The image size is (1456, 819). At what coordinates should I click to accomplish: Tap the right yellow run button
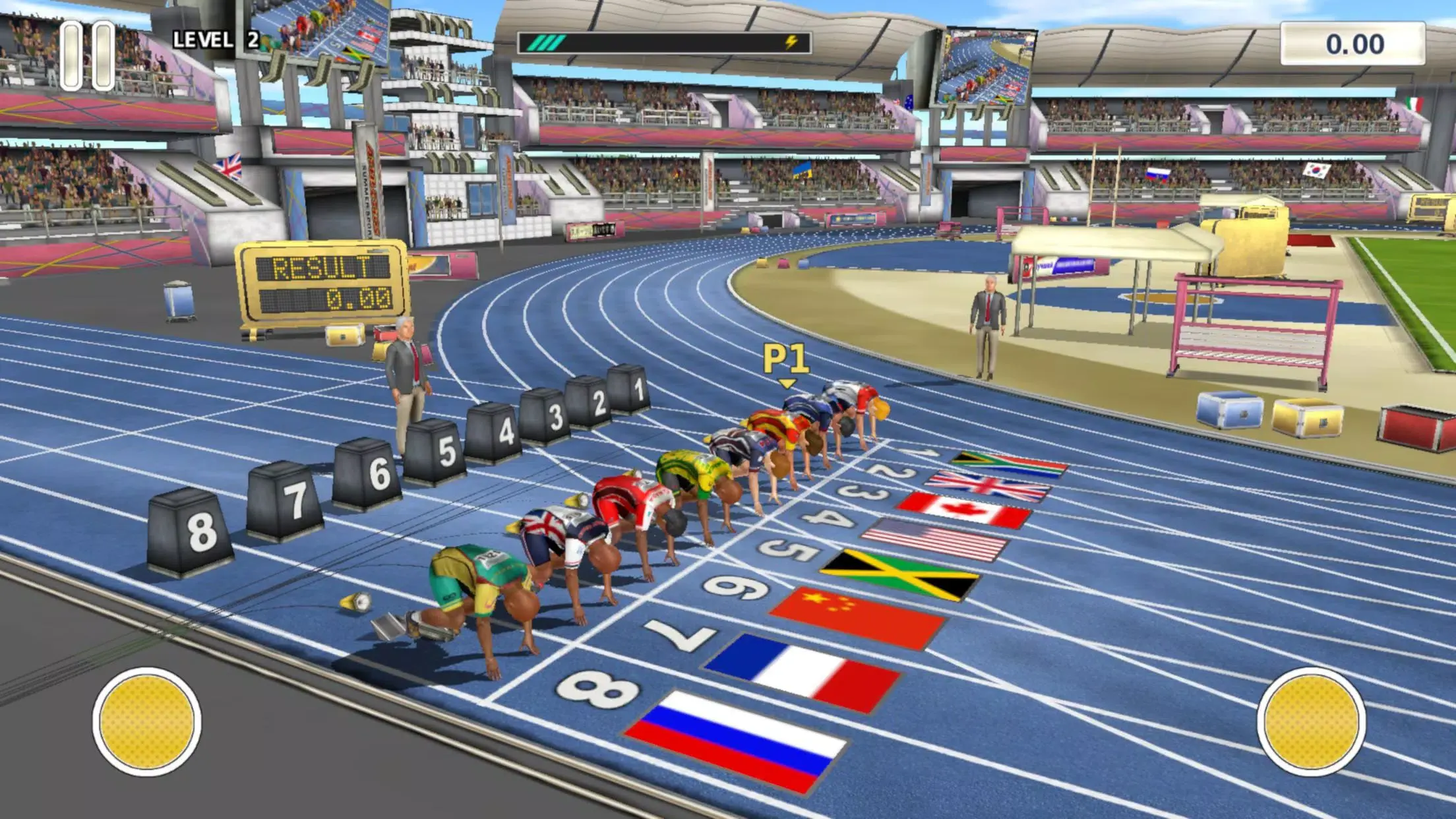(1311, 721)
